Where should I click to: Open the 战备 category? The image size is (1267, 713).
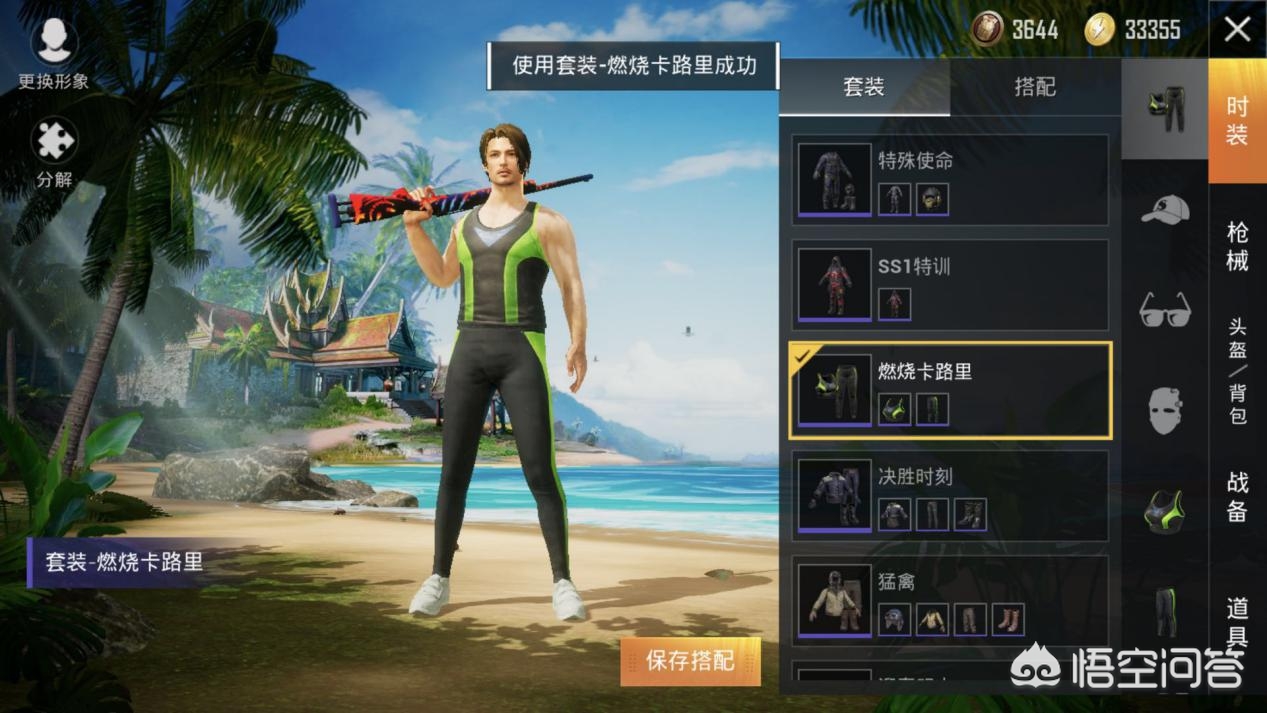pos(1238,496)
